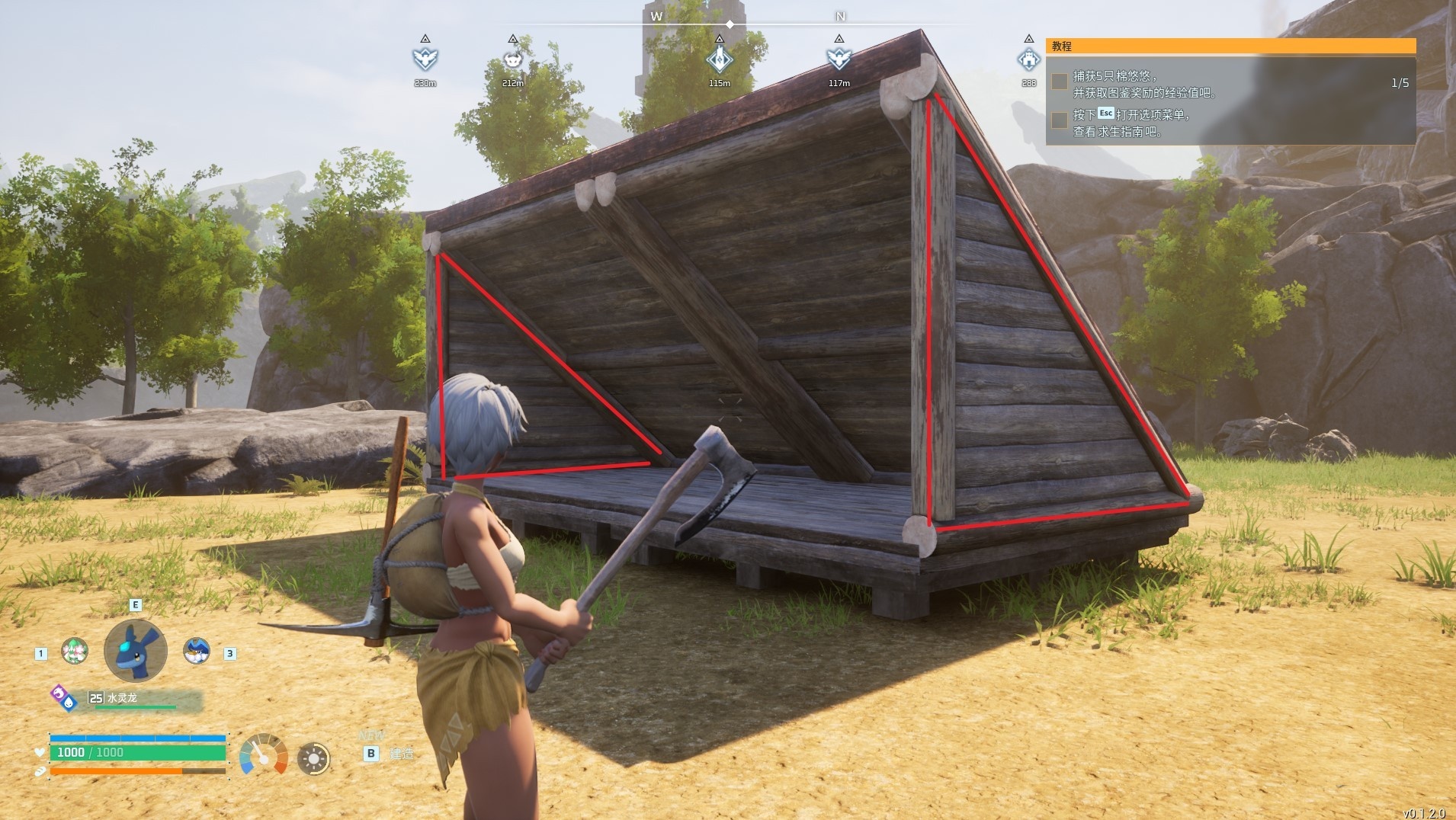Screen dimensions: 1456x820
Task: Select the eagle compass marker at 117m
Action: tap(839, 58)
